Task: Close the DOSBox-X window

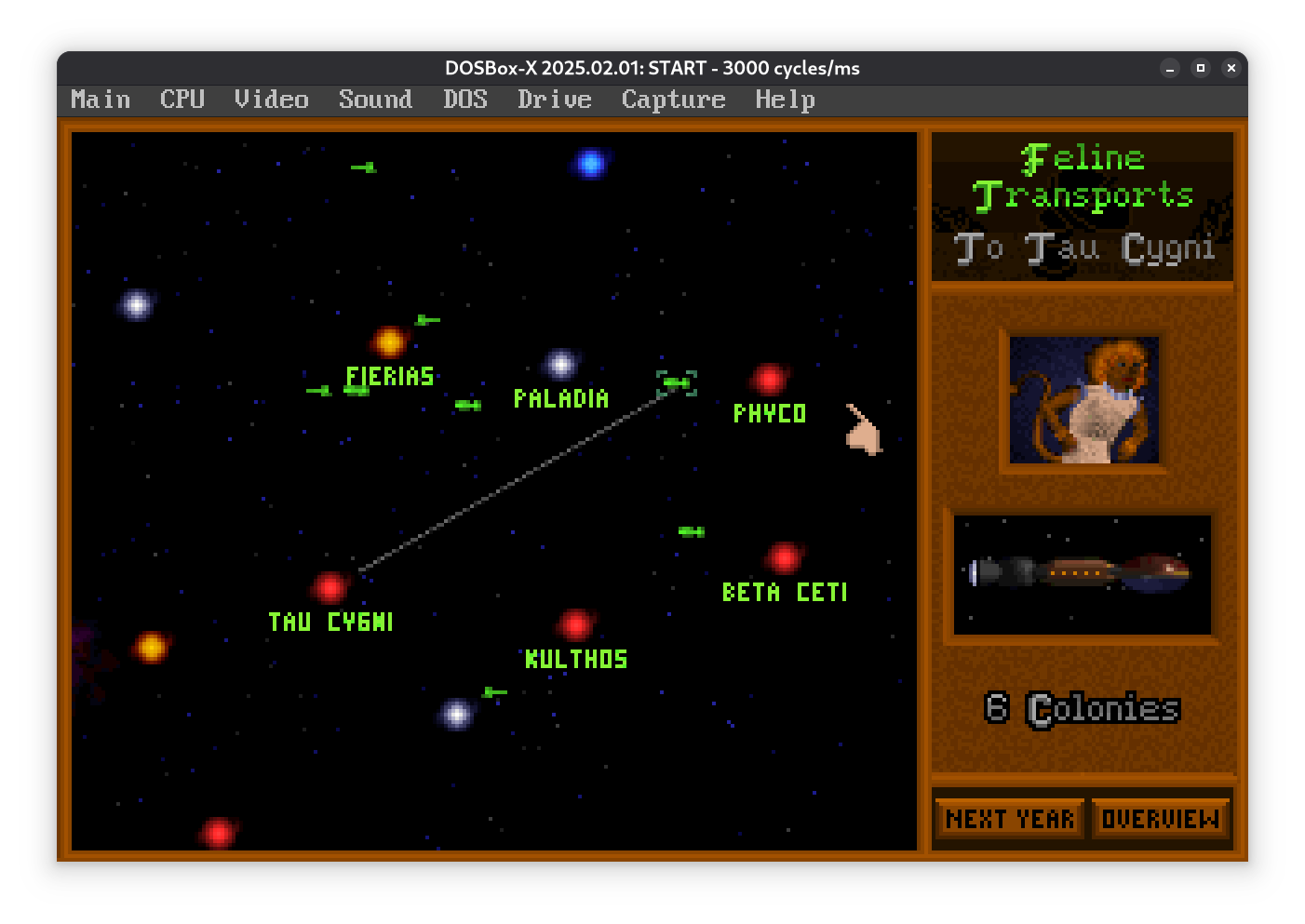Action: pyautogui.click(x=1231, y=68)
